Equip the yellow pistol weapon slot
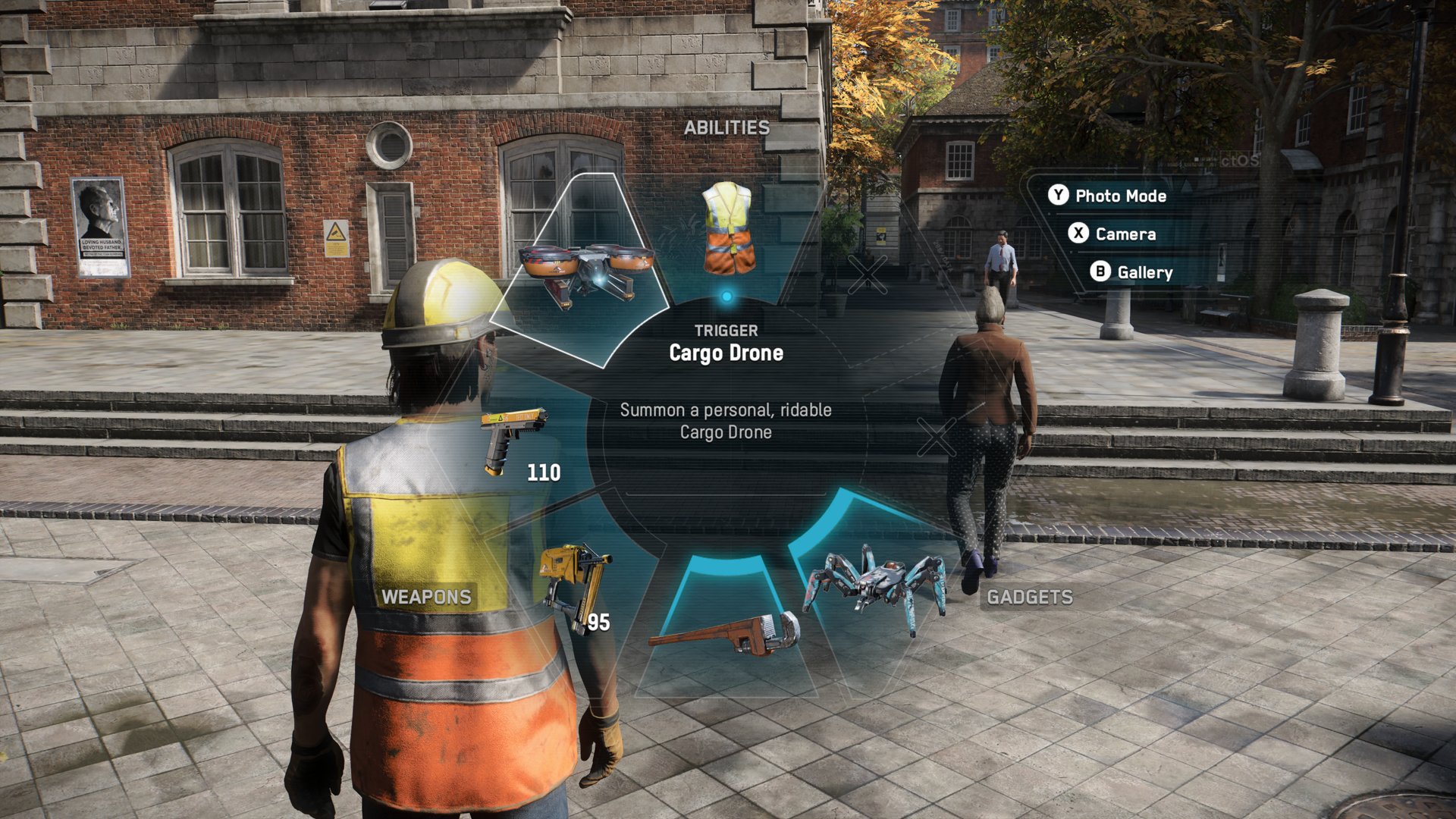The image size is (1456, 819). point(516,441)
